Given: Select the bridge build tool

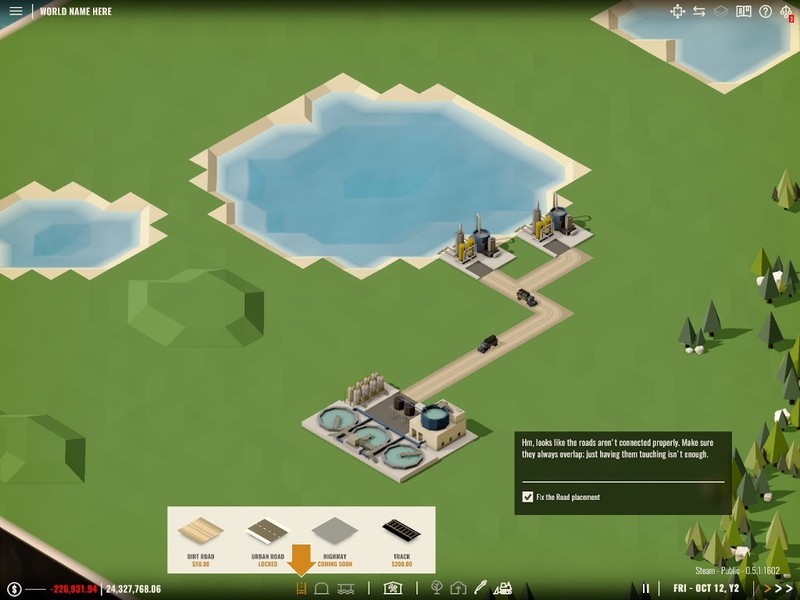Looking at the screenshot, I should point(346,589).
